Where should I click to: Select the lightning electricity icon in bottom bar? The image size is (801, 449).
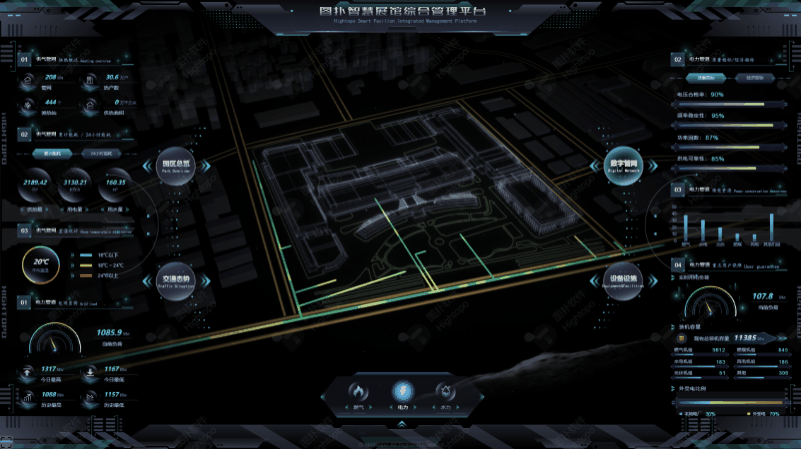401,393
